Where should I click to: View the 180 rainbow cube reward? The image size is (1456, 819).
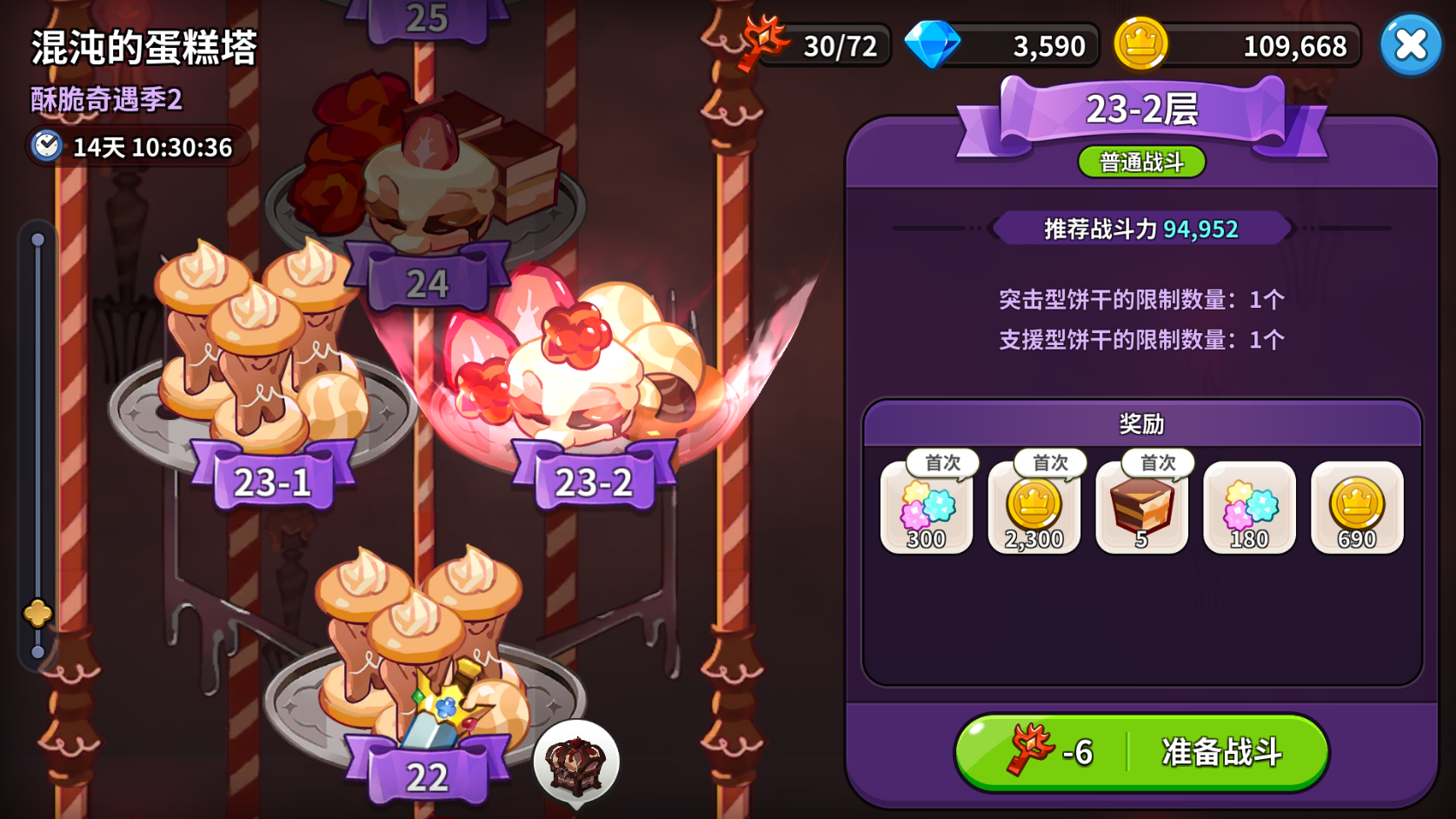tap(1249, 509)
